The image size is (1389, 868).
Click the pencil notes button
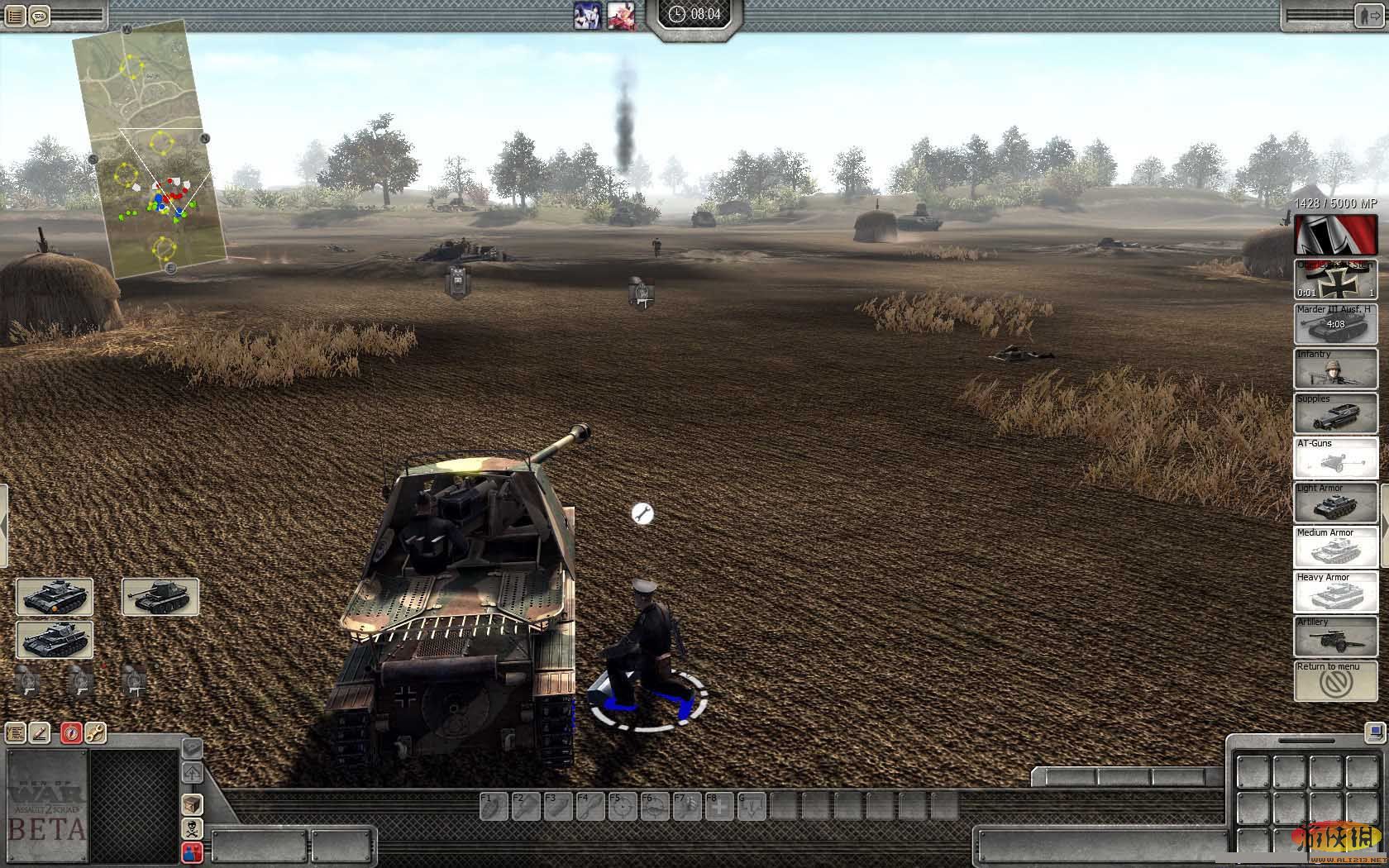tap(40, 733)
